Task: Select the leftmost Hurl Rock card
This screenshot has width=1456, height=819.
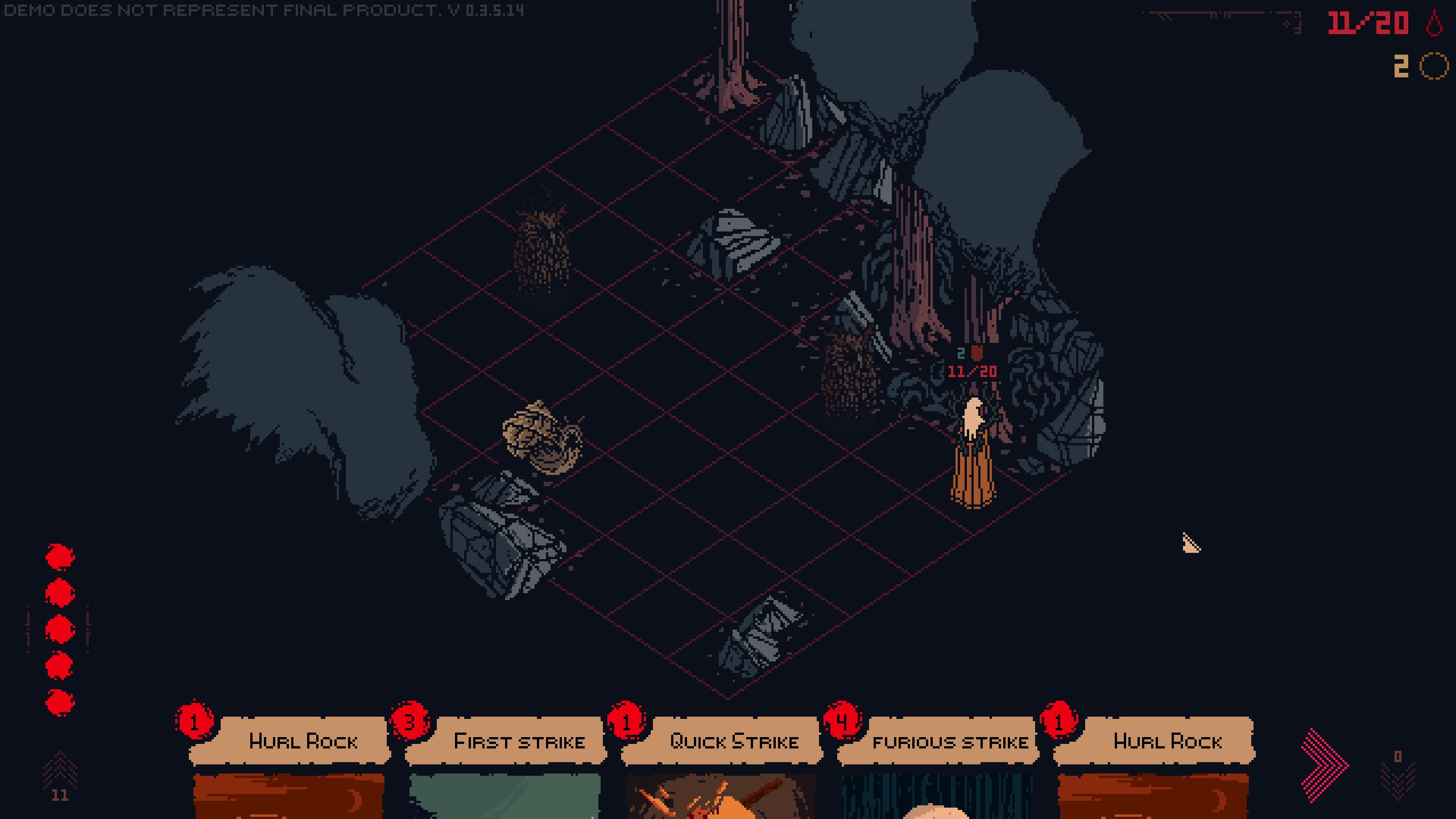Action: click(x=303, y=741)
